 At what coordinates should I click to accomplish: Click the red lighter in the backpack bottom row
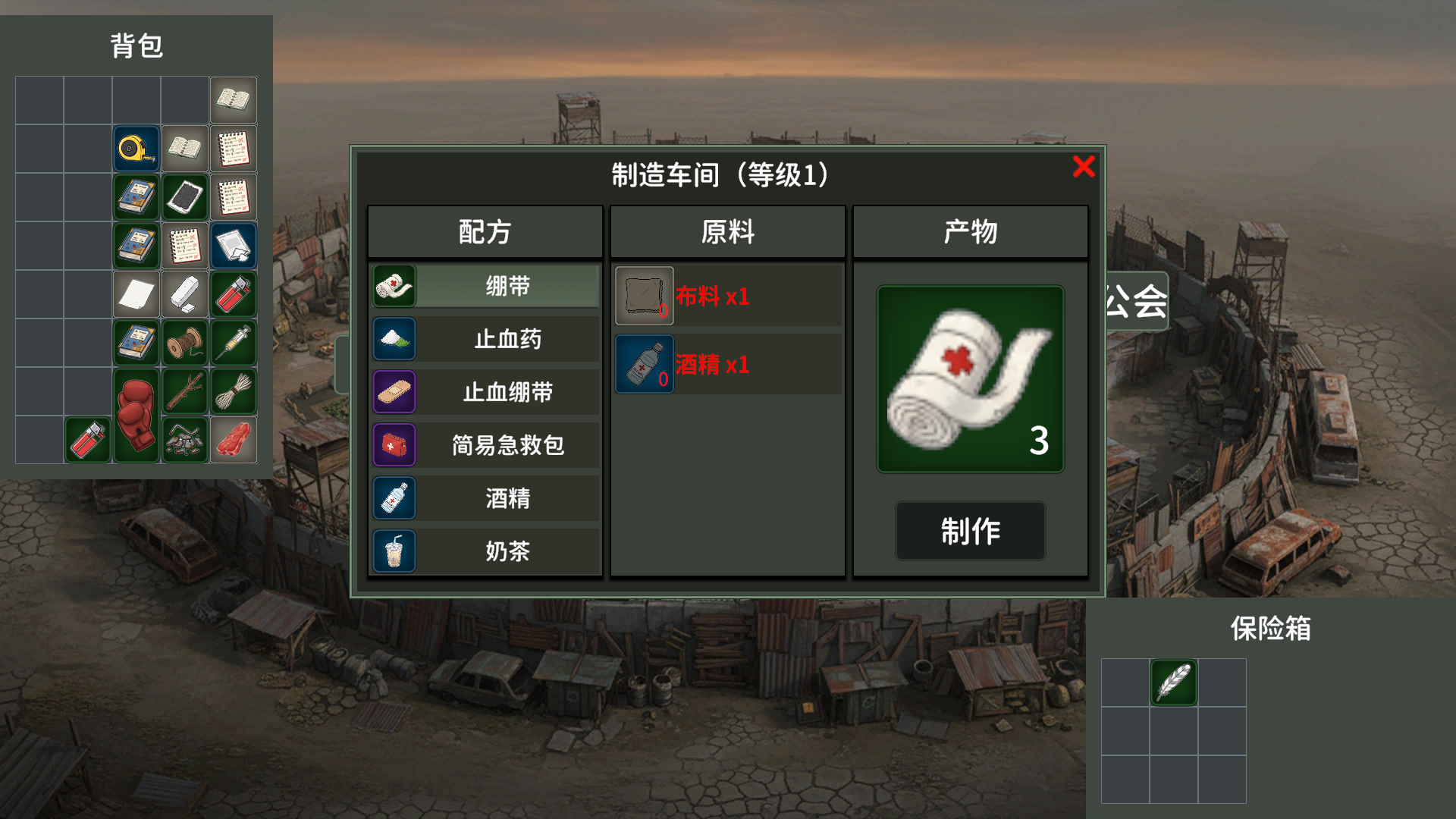click(87, 440)
